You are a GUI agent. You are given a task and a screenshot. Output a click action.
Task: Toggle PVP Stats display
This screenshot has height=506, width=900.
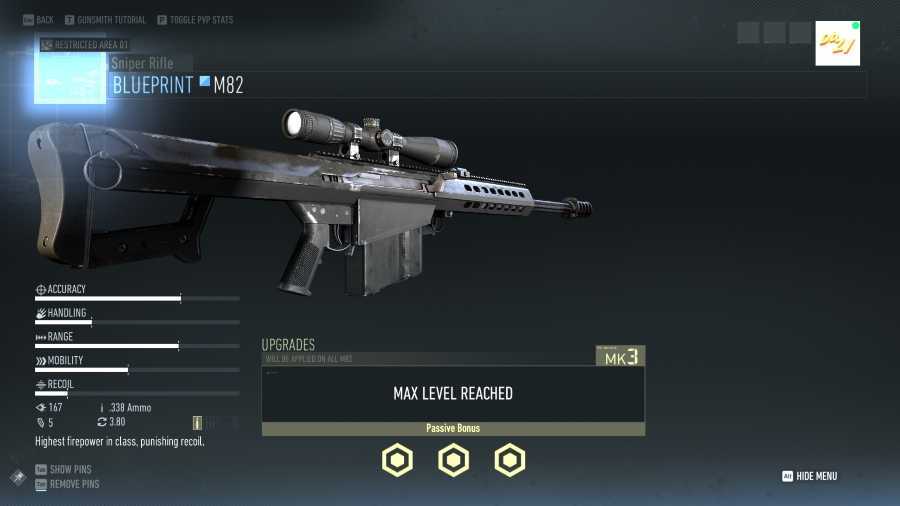coord(195,20)
